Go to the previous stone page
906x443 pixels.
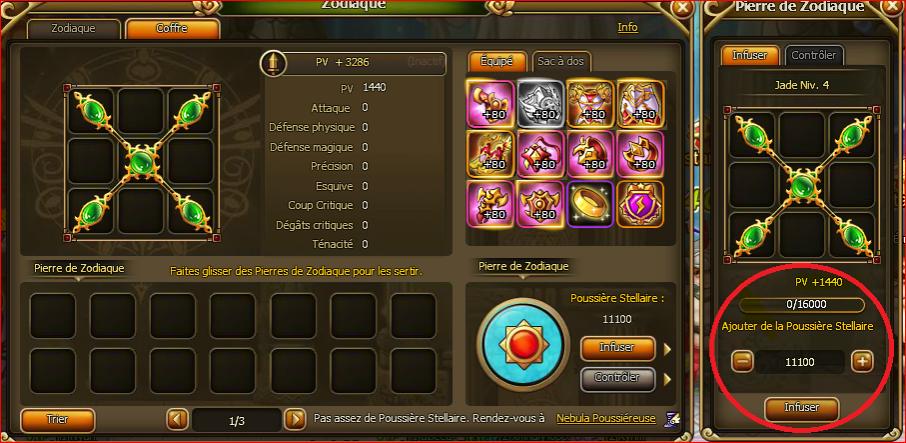[x=176, y=419]
